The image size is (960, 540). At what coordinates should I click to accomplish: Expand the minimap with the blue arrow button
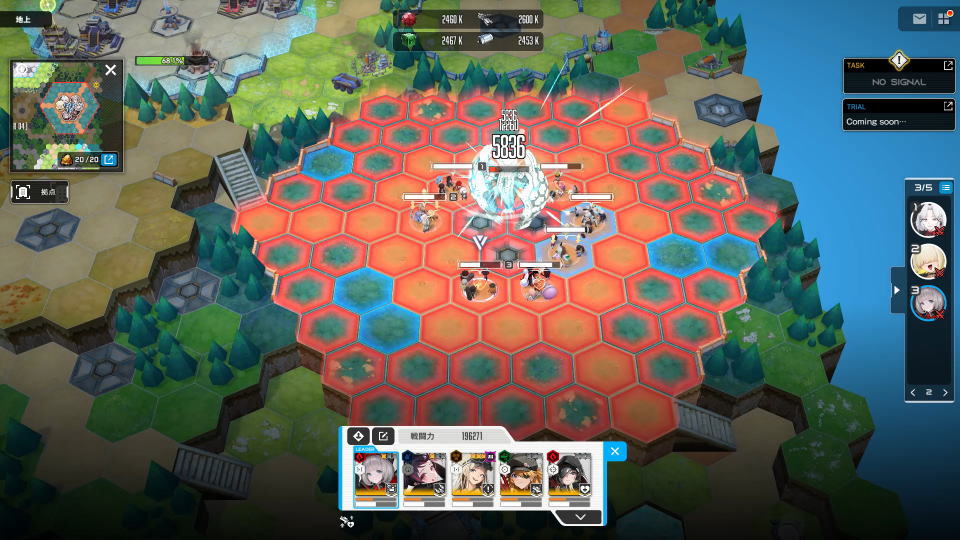click(109, 159)
